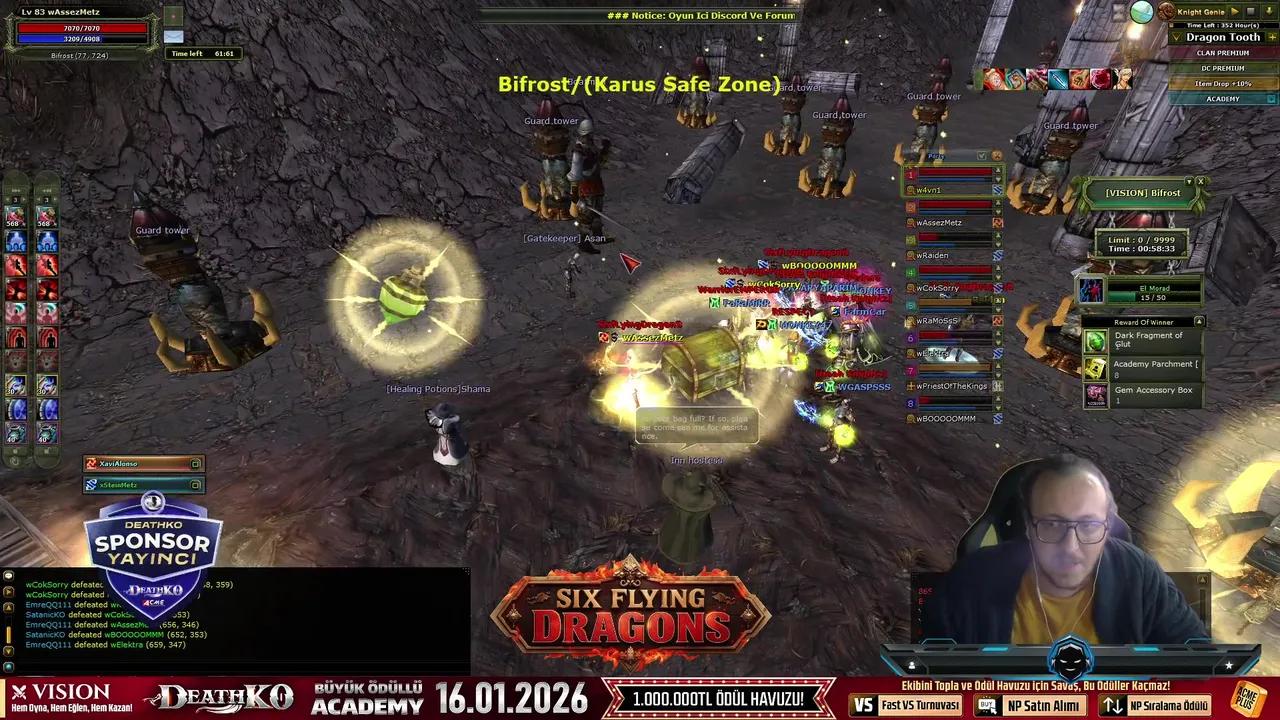This screenshot has height=720, width=1280.
Task: Collapse the Reward Of Winner panel arrow
Action: [x=1200, y=322]
